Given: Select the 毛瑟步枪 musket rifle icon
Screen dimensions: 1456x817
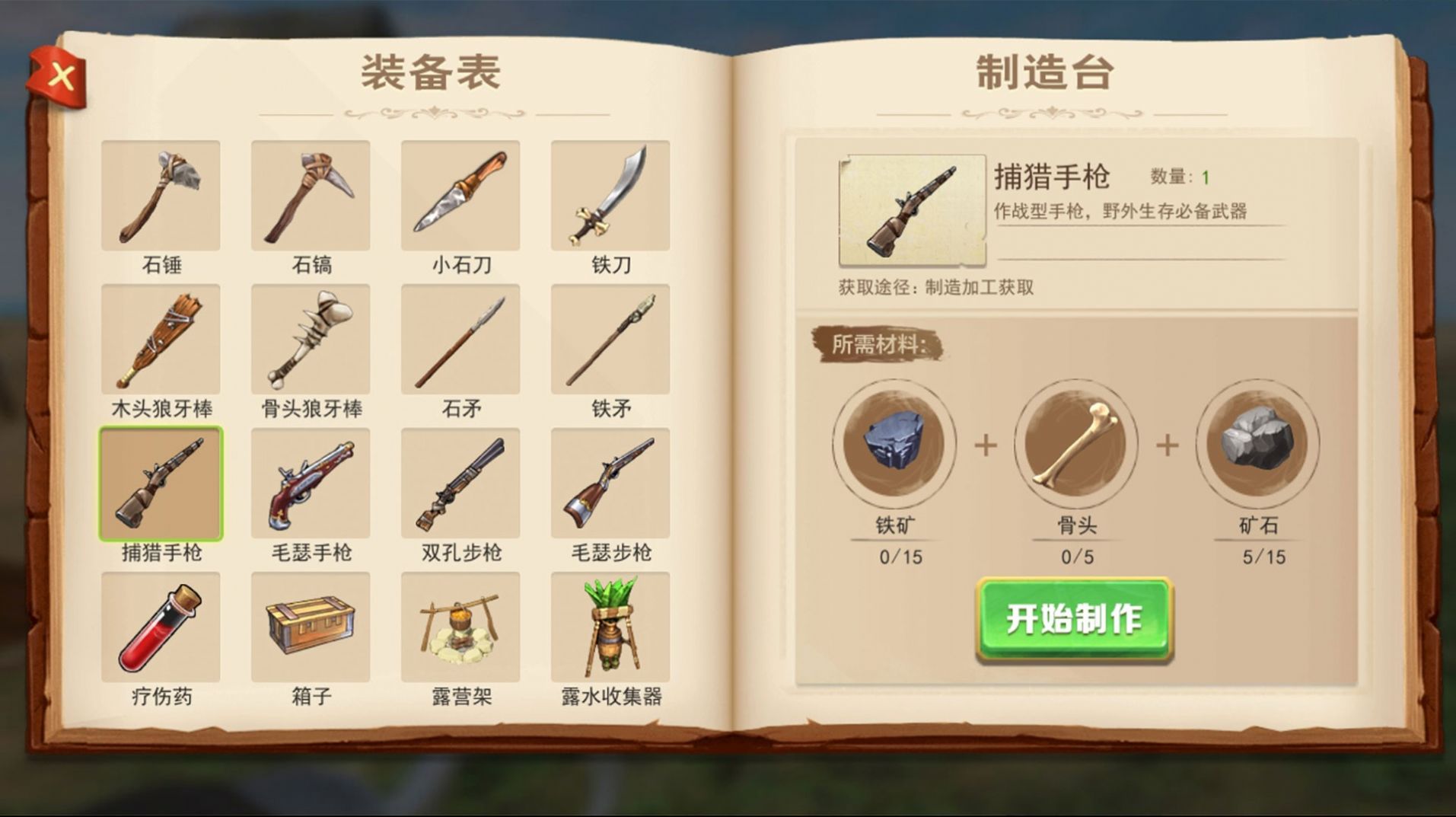Looking at the screenshot, I should [x=610, y=483].
